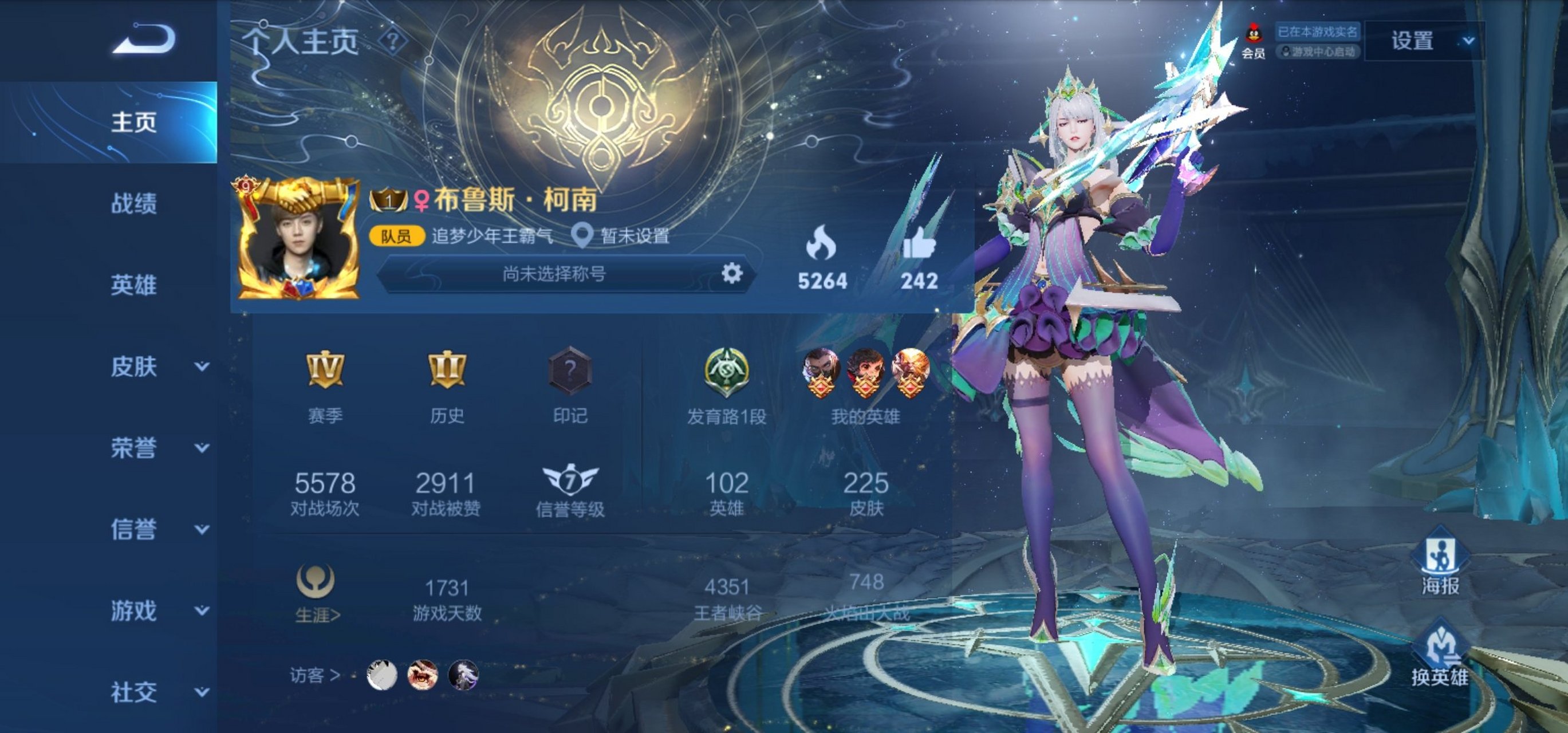View the 赛季 season rank badge
1568x733 pixels.
click(x=325, y=370)
